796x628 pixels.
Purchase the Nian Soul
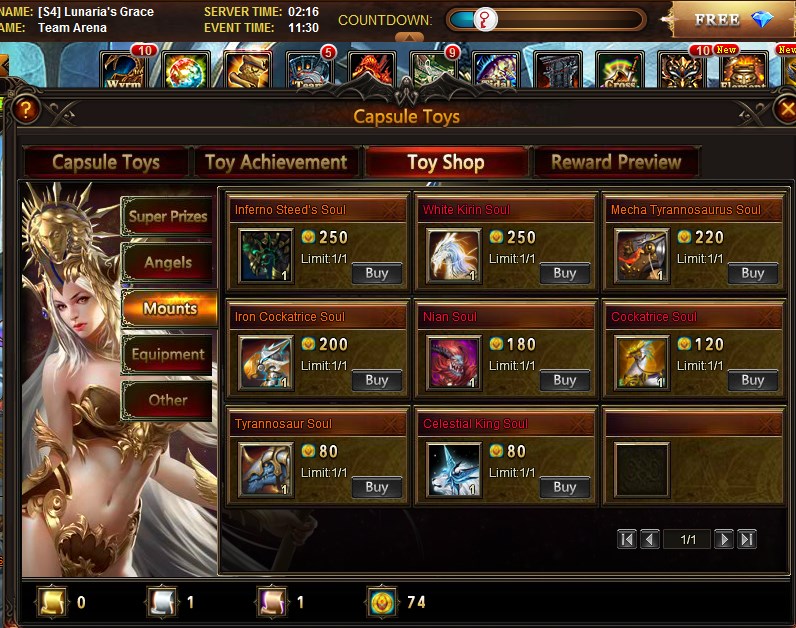click(x=565, y=380)
